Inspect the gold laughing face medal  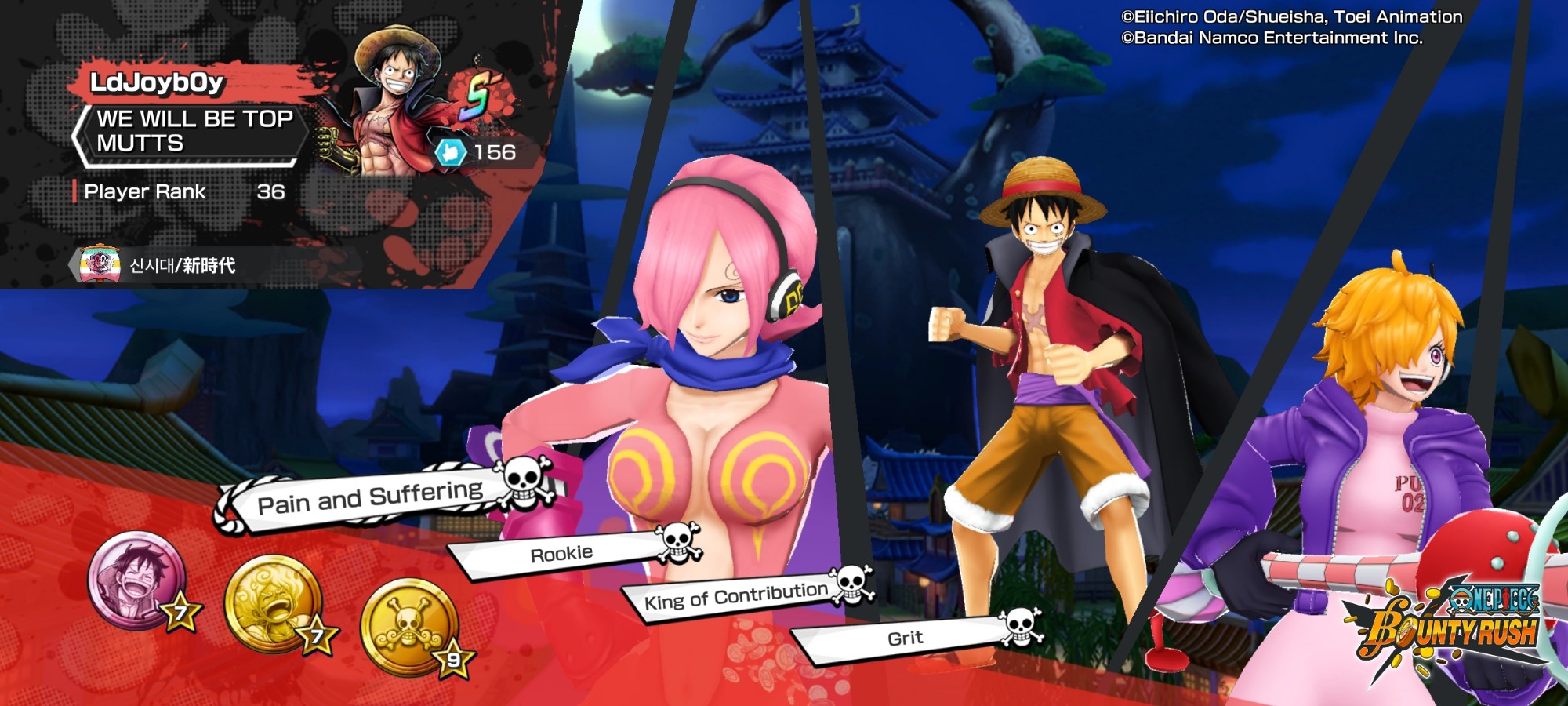[272, 602]
